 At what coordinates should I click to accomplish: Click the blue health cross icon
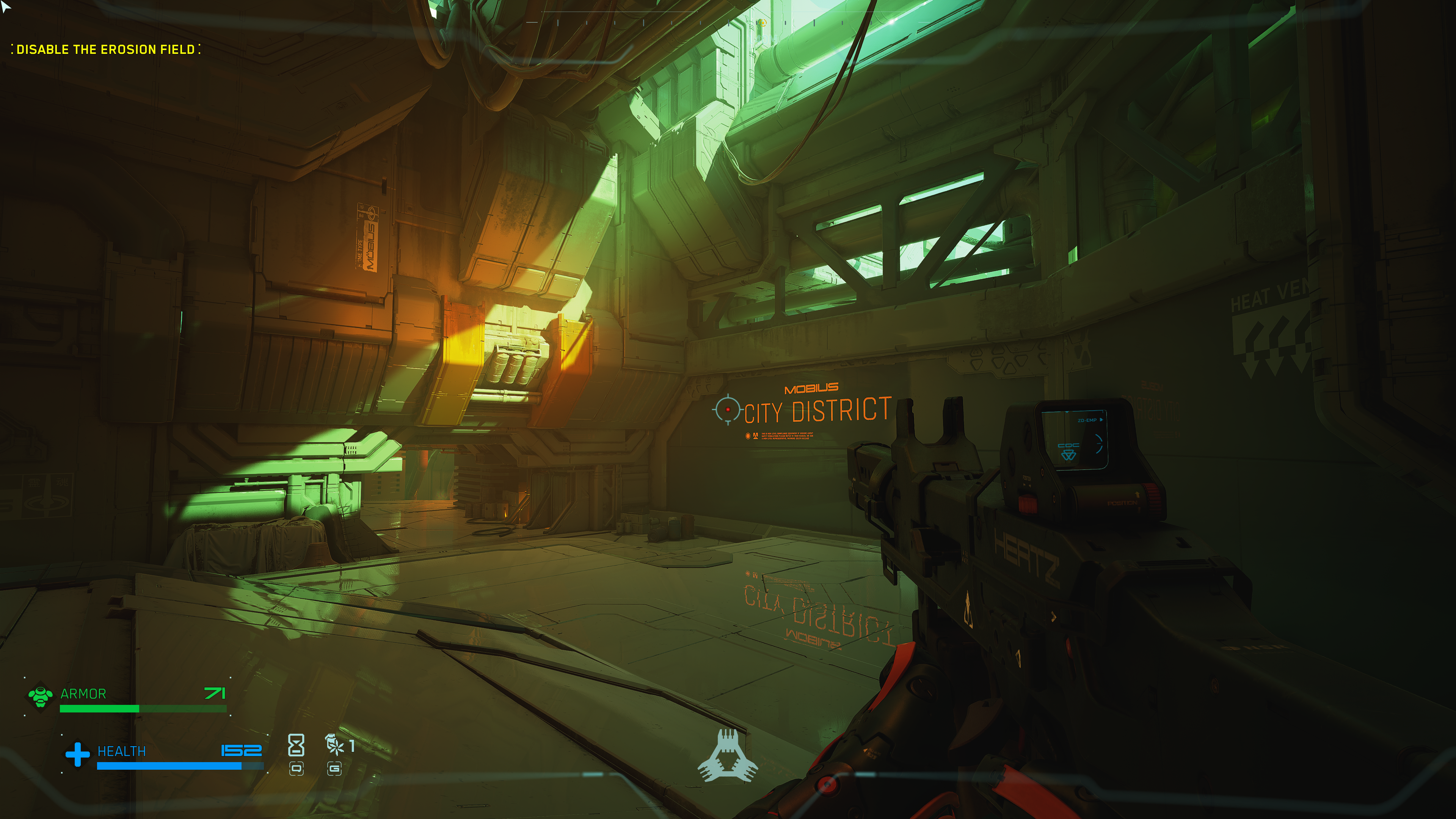click(x=77, y=754)
